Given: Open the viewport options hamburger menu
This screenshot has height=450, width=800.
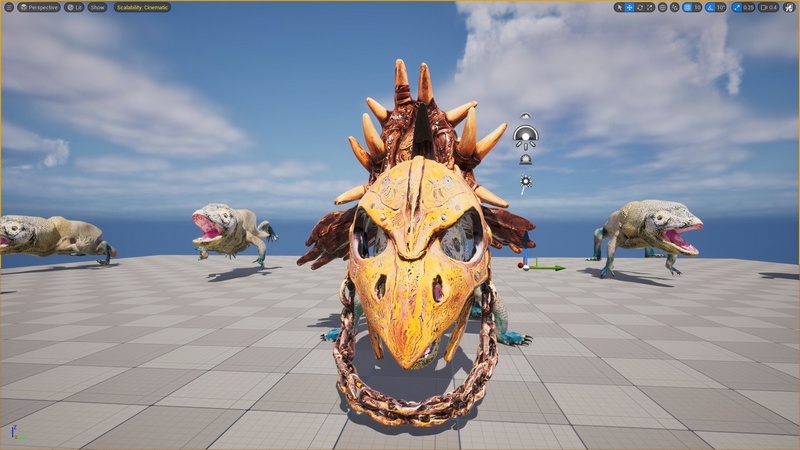Looking at the screenshot, I should 9,7.
